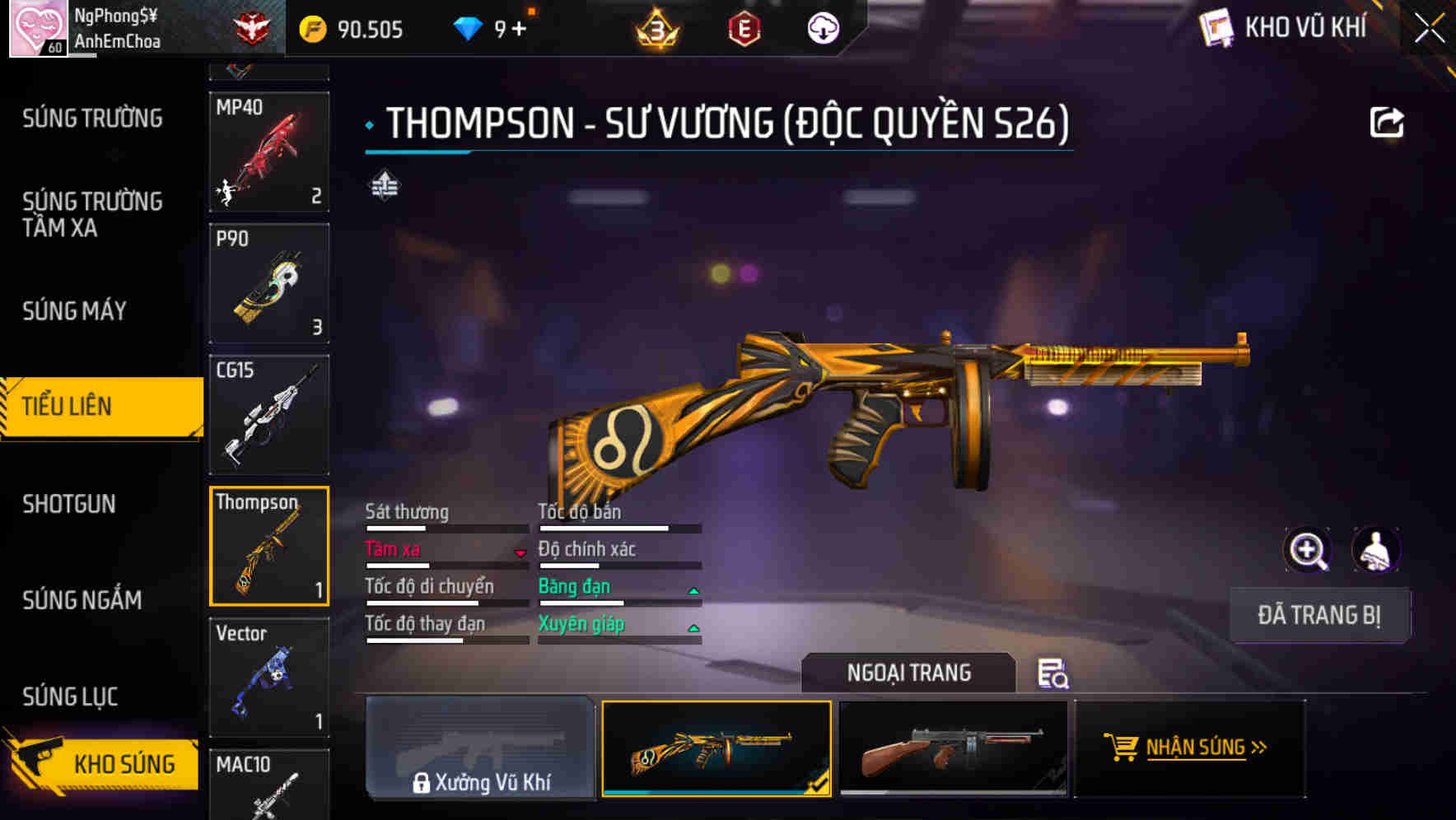The image size is (1456, 820).
Task: Open the NGOẠI TRANG tab
Action: [x=908, y=673]
